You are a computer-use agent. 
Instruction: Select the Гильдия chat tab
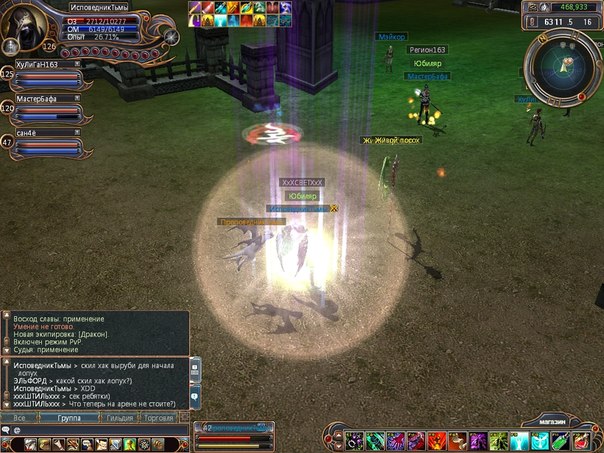(119, 416)
